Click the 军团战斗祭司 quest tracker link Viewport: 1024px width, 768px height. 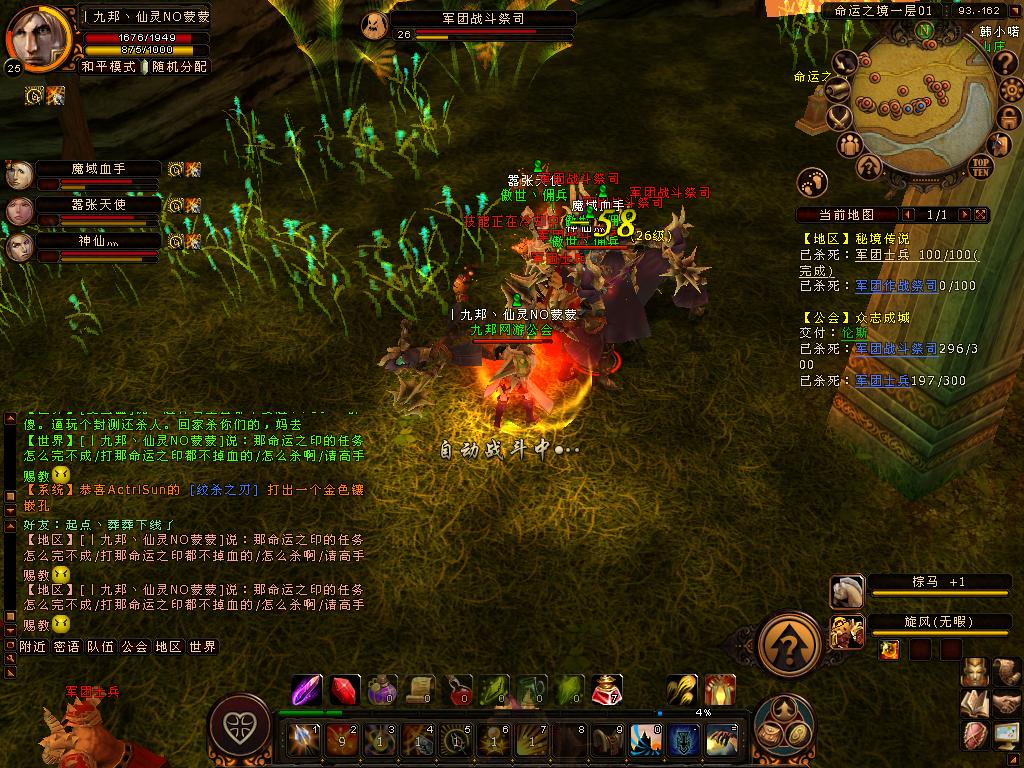(x=896, y=349)
